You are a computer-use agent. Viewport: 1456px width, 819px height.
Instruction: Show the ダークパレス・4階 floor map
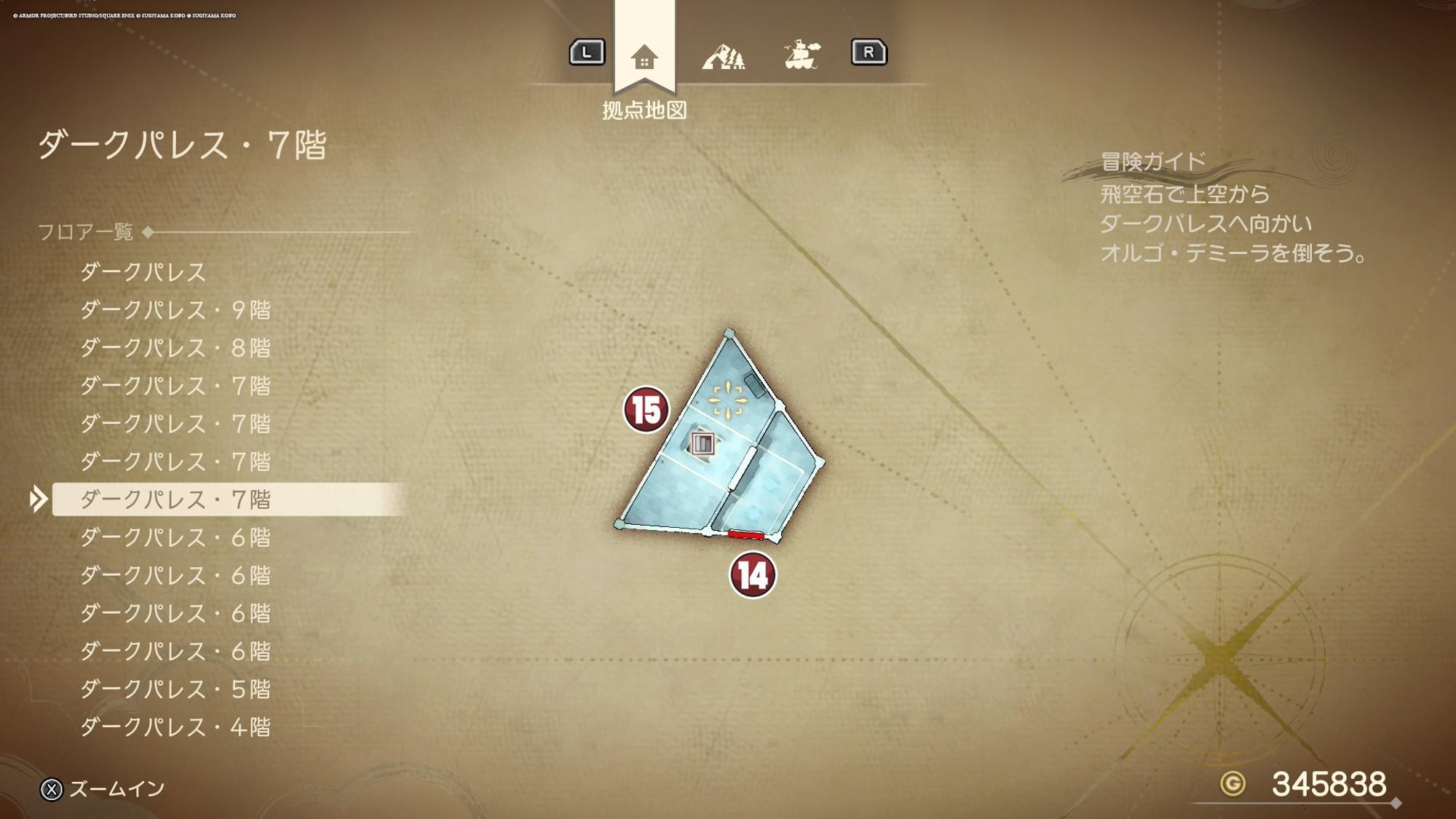pos(175,727)
